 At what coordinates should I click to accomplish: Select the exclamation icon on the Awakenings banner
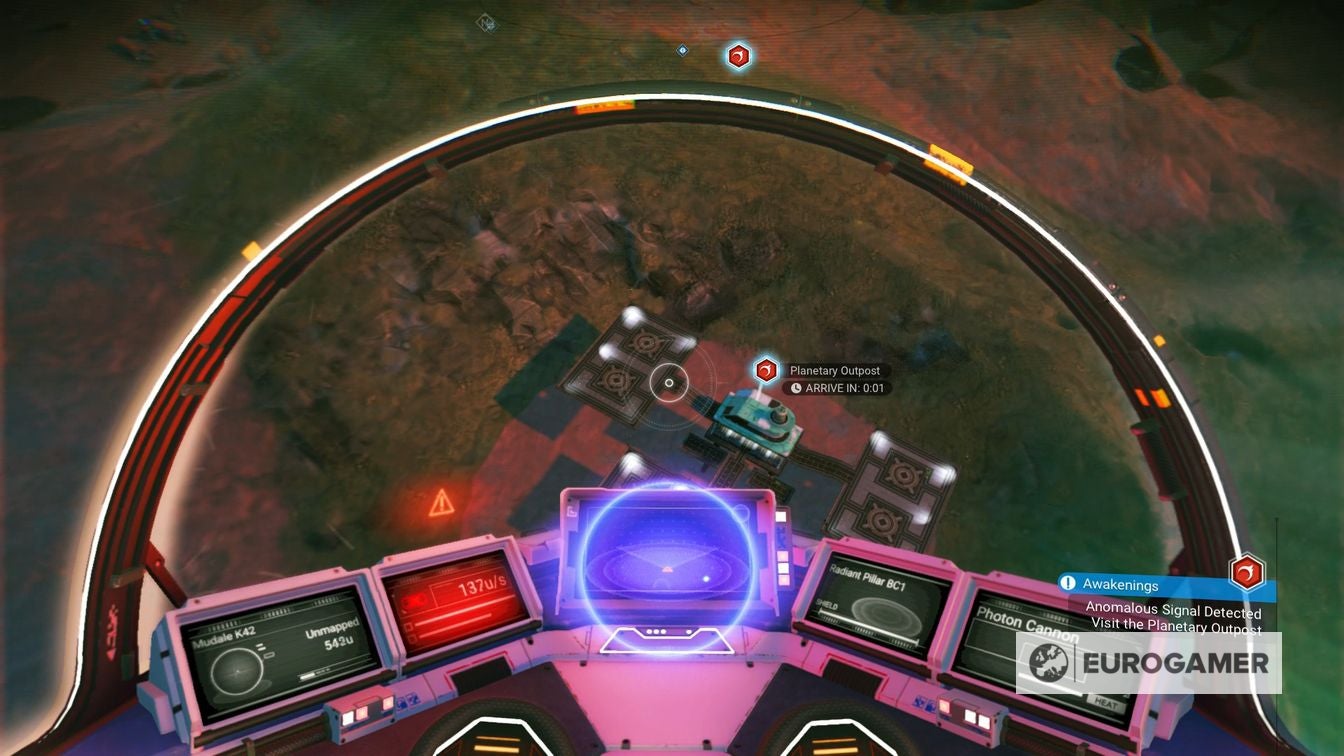(x=1070, y=585)
